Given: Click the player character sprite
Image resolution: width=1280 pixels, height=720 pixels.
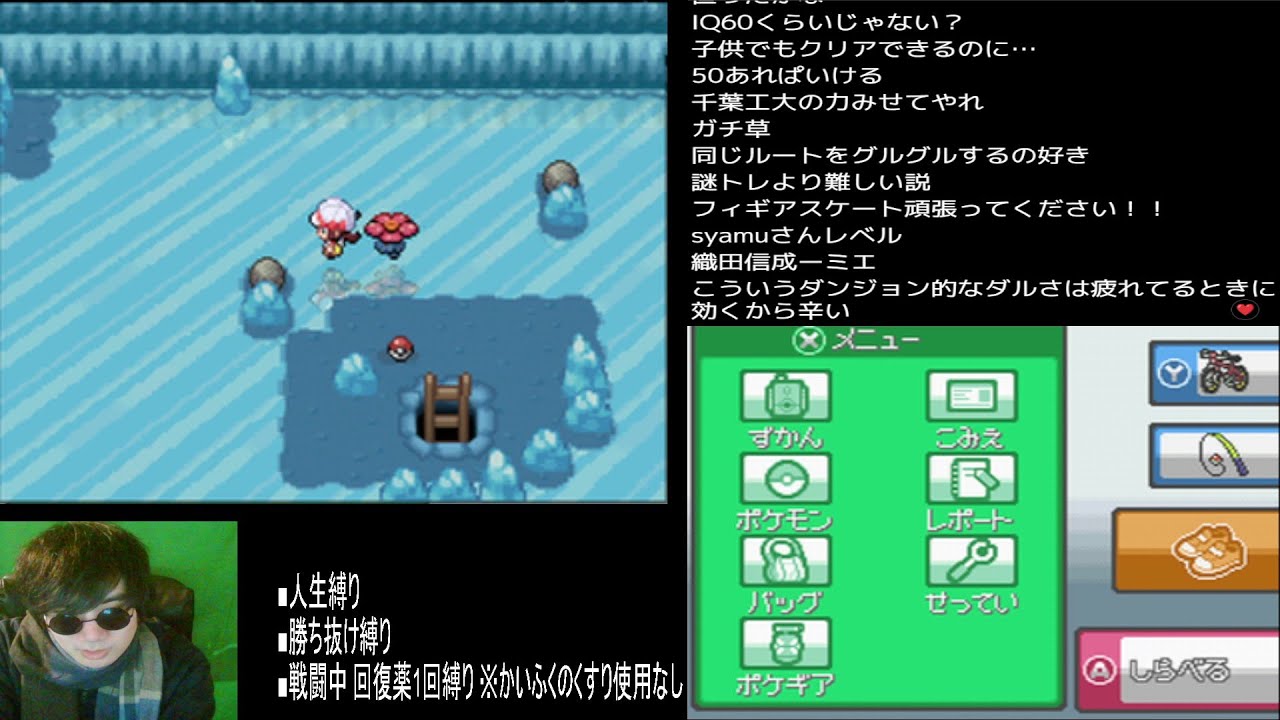Looking at the screenshot, I should (332, 228).
